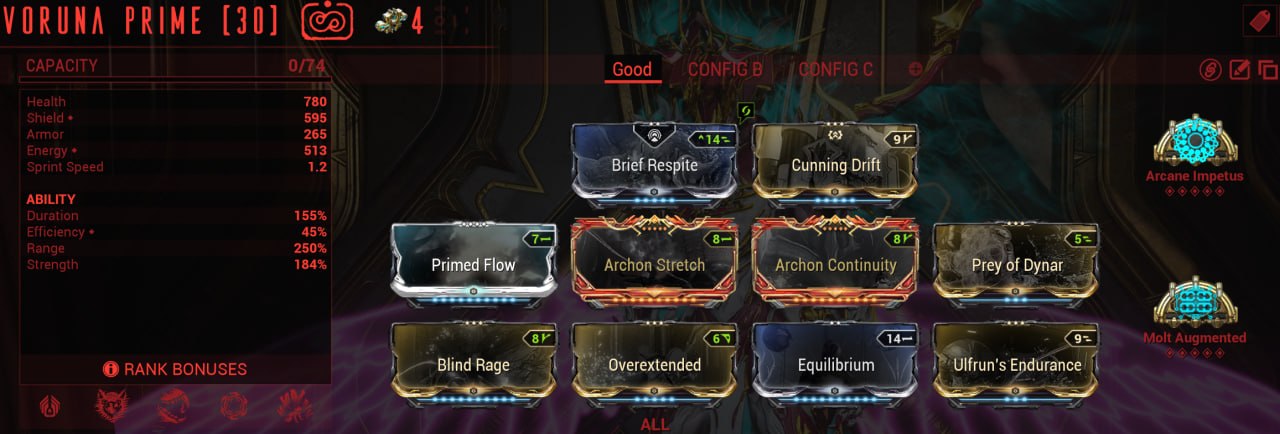The width and height of the screenshot is (1280, 434).
Task: Click the Archon Stretch mod
Action: 654,265
